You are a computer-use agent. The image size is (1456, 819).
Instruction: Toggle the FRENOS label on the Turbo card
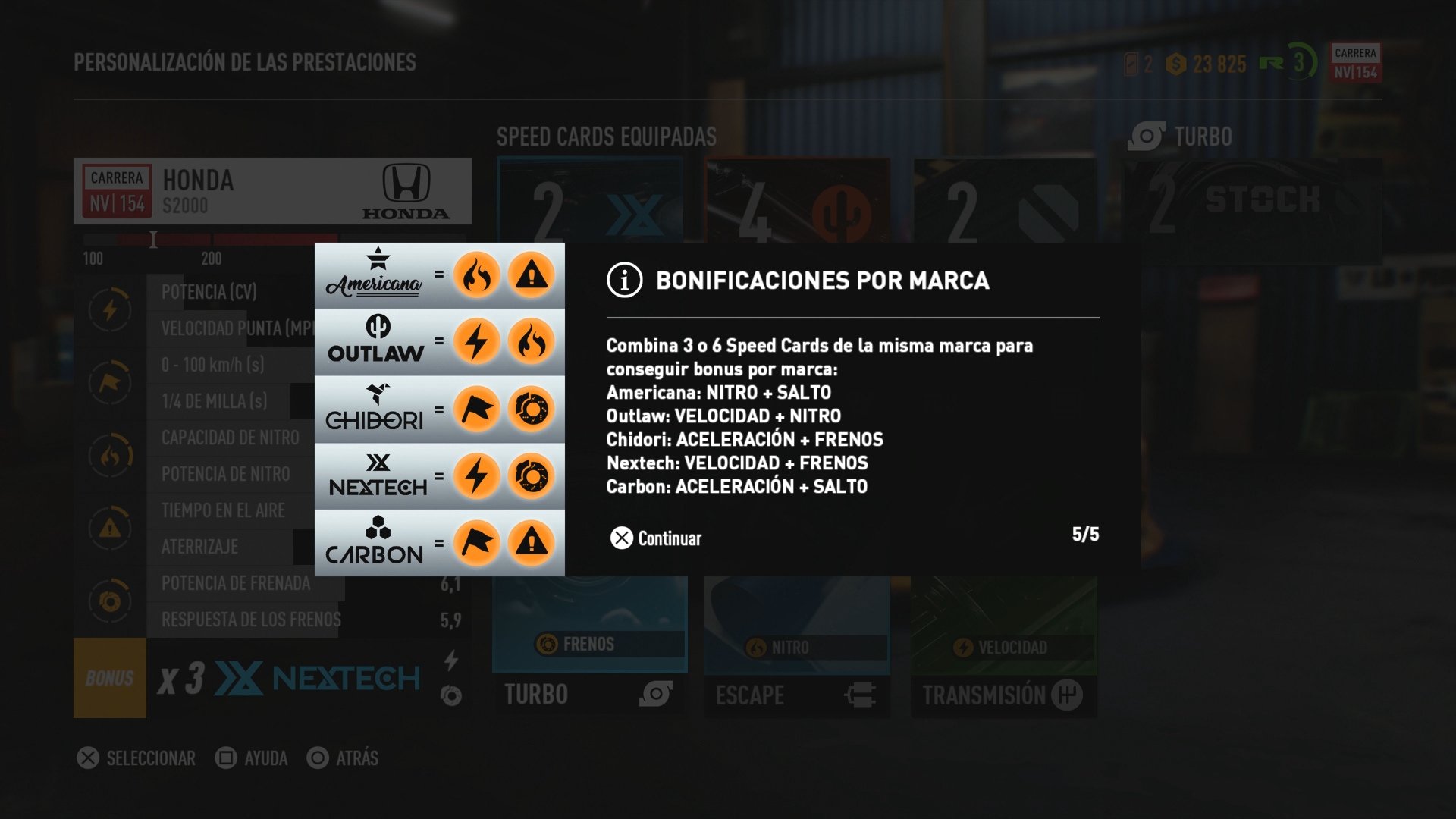point(590,645)
